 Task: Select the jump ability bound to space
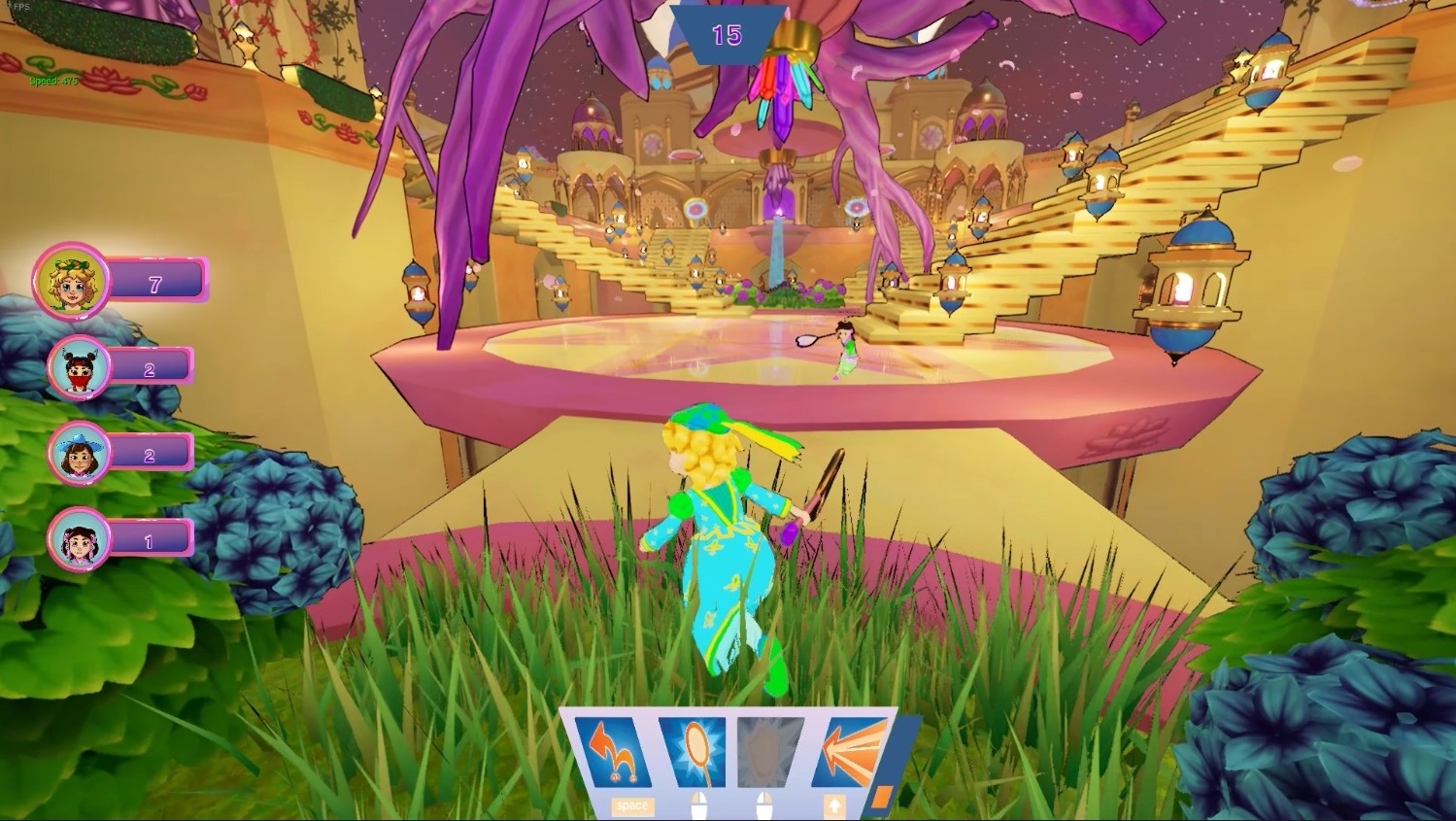(x=619, y=753)
